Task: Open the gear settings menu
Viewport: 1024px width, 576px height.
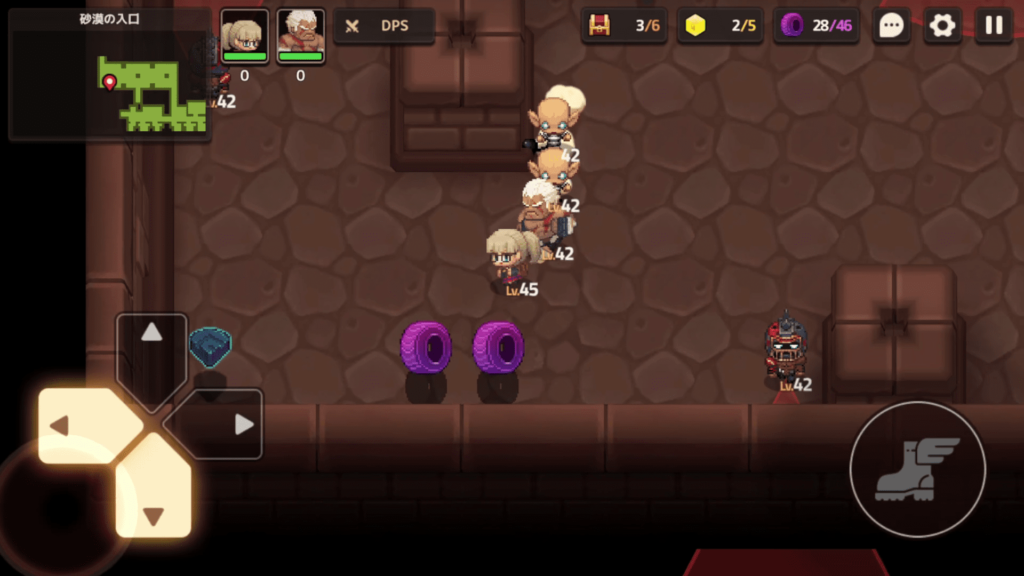Action: pyautogui.click(x=942, y=26)
